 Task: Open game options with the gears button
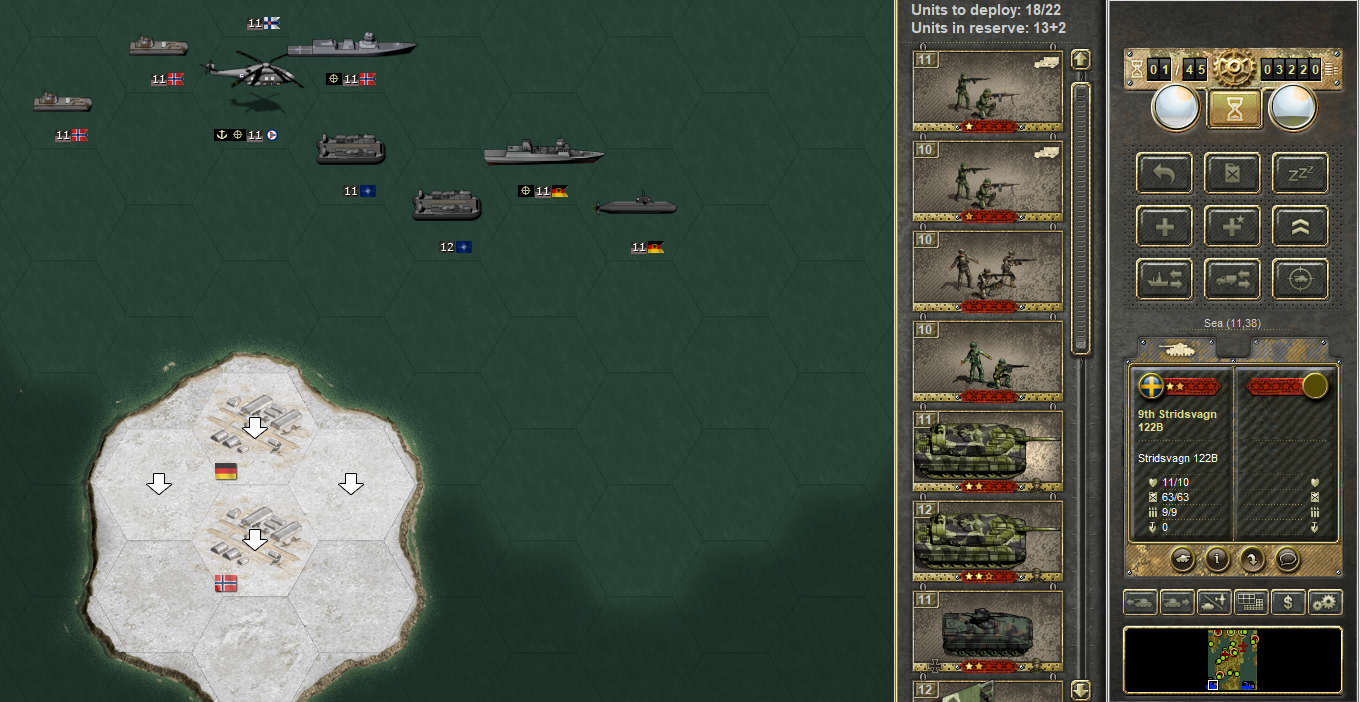point(1325,602)
